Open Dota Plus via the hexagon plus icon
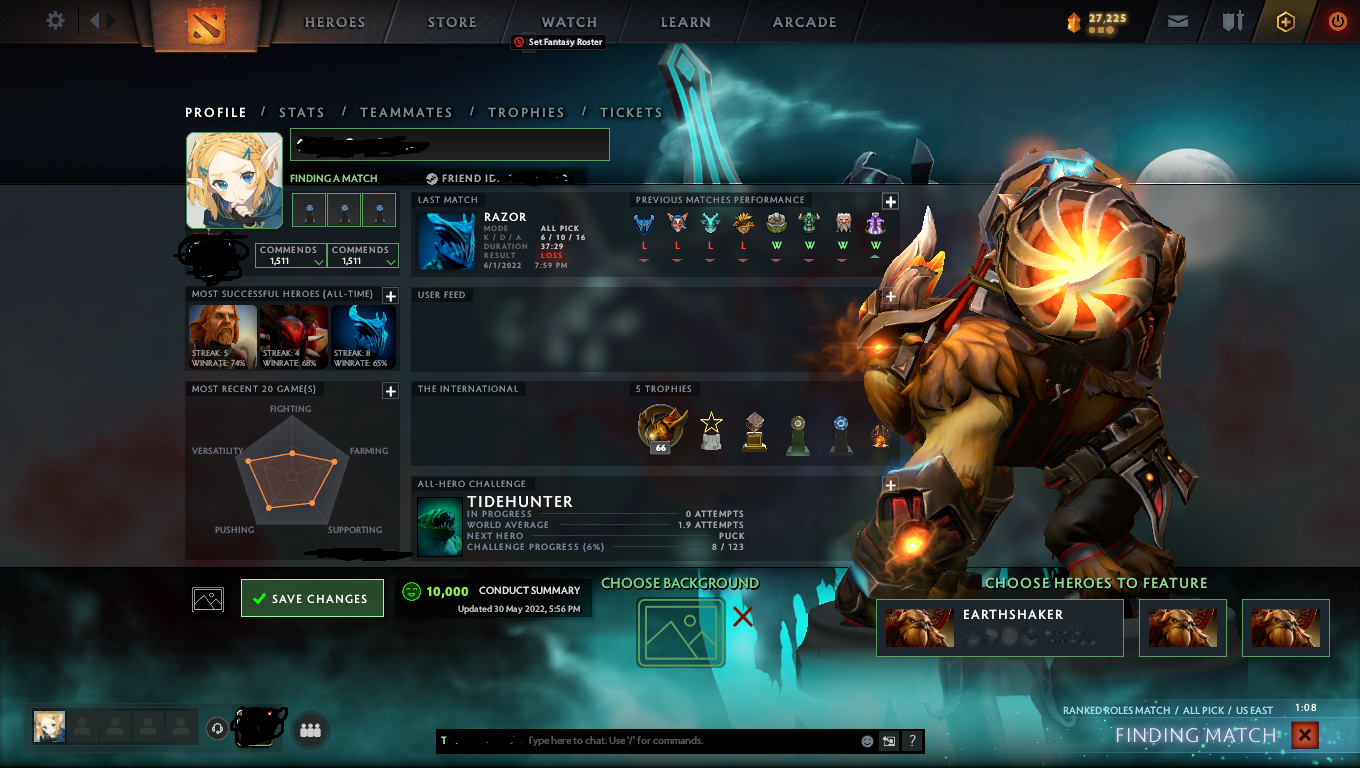The height and width of the screenshot is (768, 1360). 1286,21
